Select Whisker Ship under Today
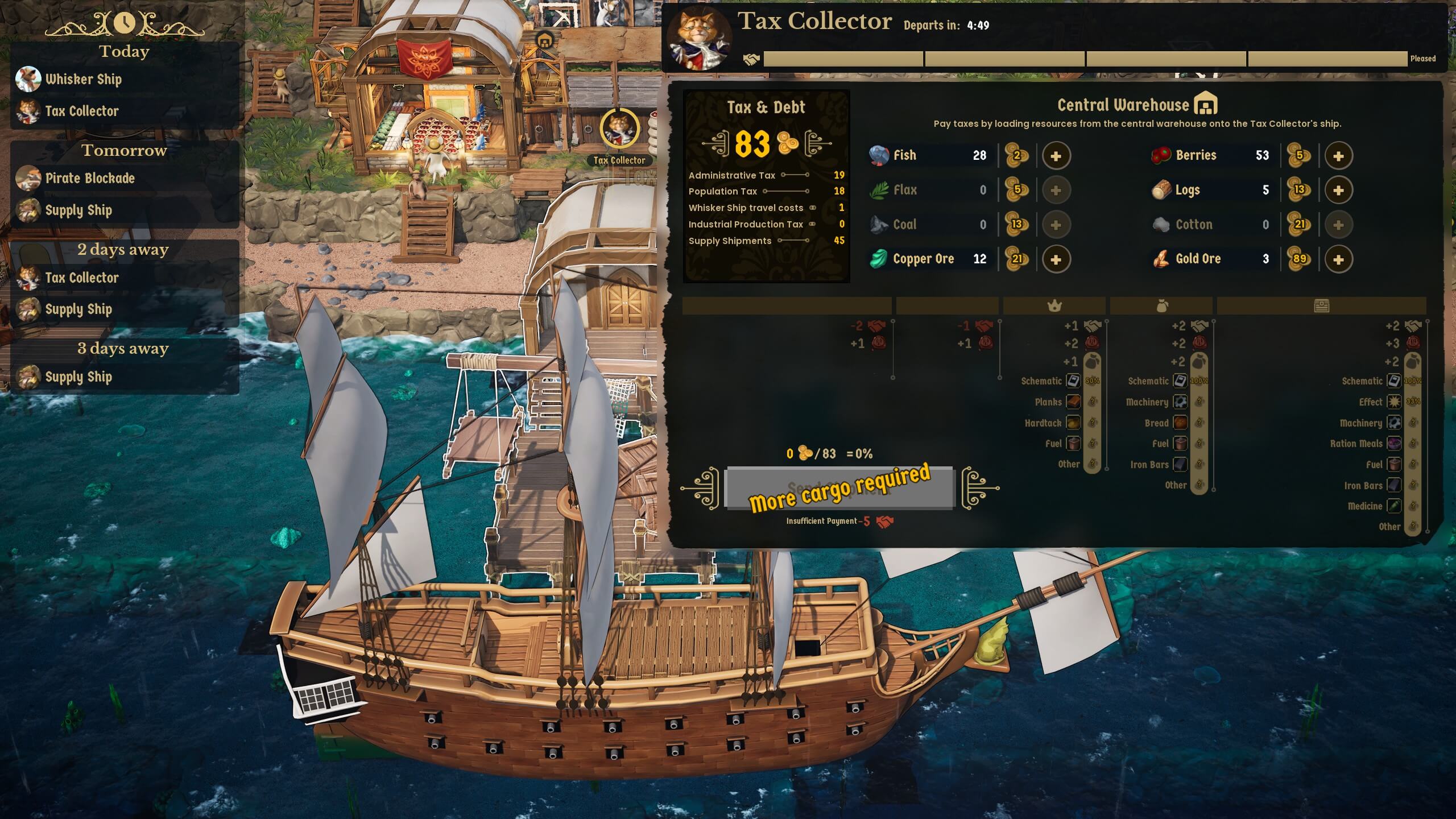1456x819 pixels. (x=84, y=80)
